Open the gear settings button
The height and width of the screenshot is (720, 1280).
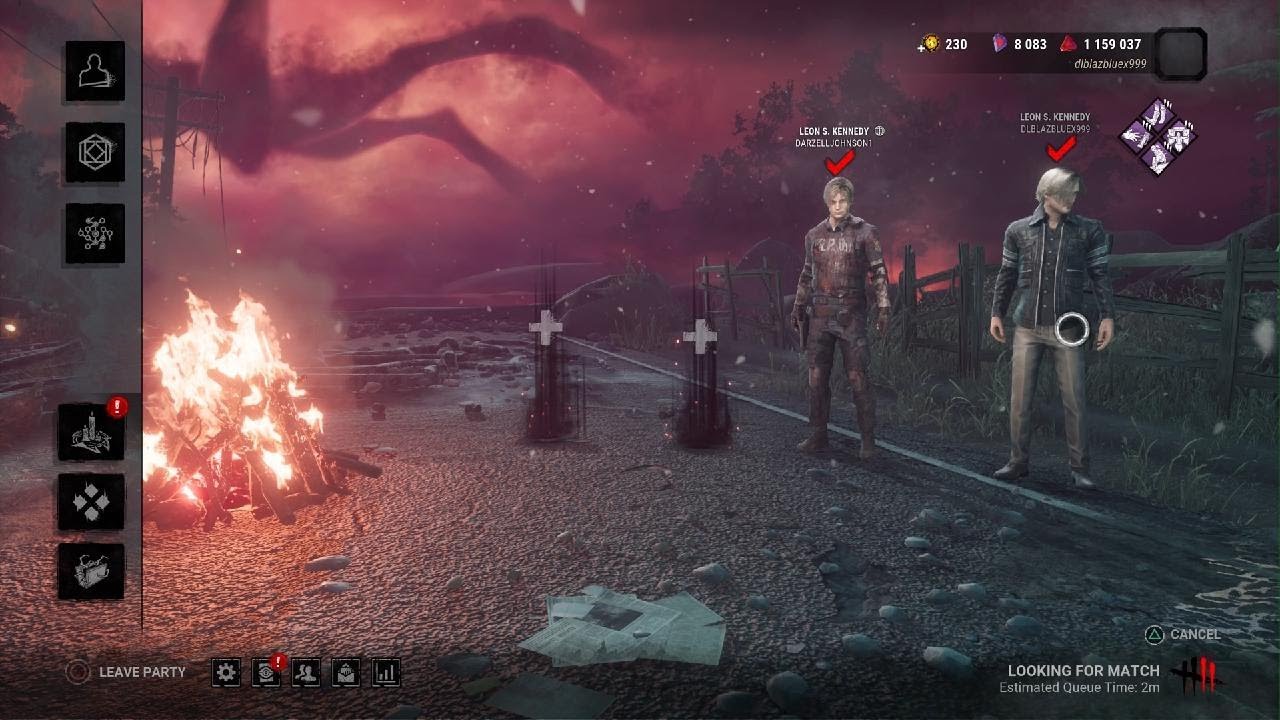tap(227, 673)
